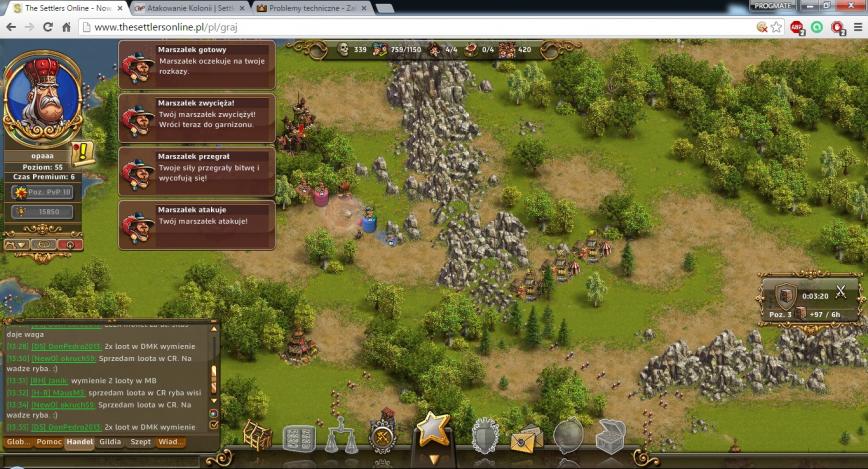
Task: Open the Pomoc chat tab
Action: (x=49, y=441)
